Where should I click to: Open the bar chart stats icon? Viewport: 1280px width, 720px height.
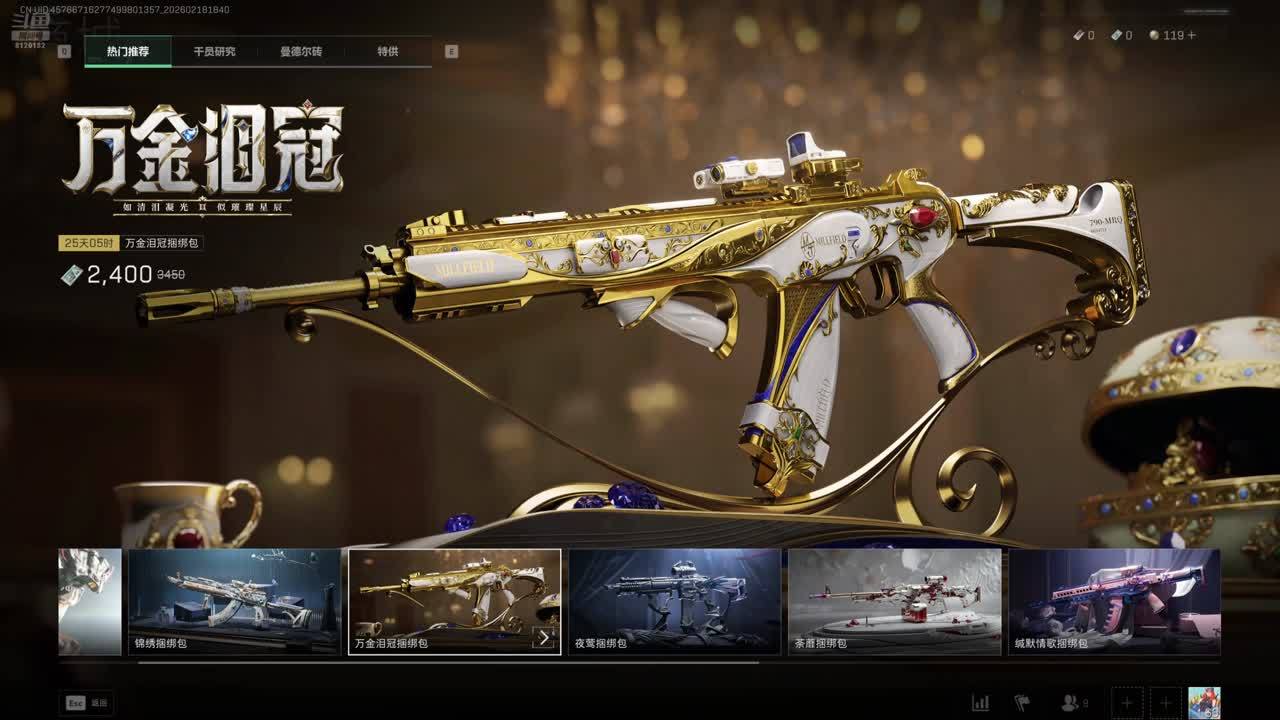tap(981, 703)
